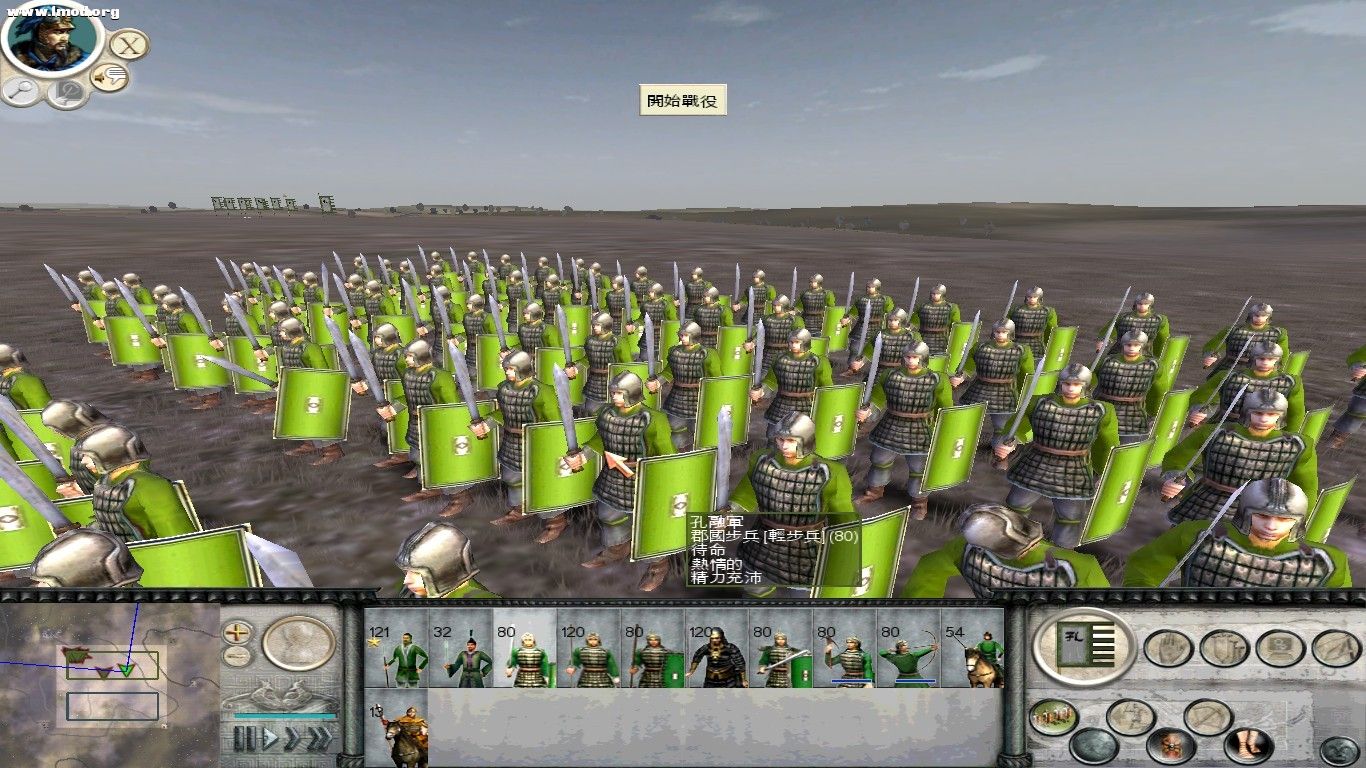The height and width of the screenshot is (768, 1366).
Task: Enable fire-at-will with the bow icon
Action: point(1208,715)
